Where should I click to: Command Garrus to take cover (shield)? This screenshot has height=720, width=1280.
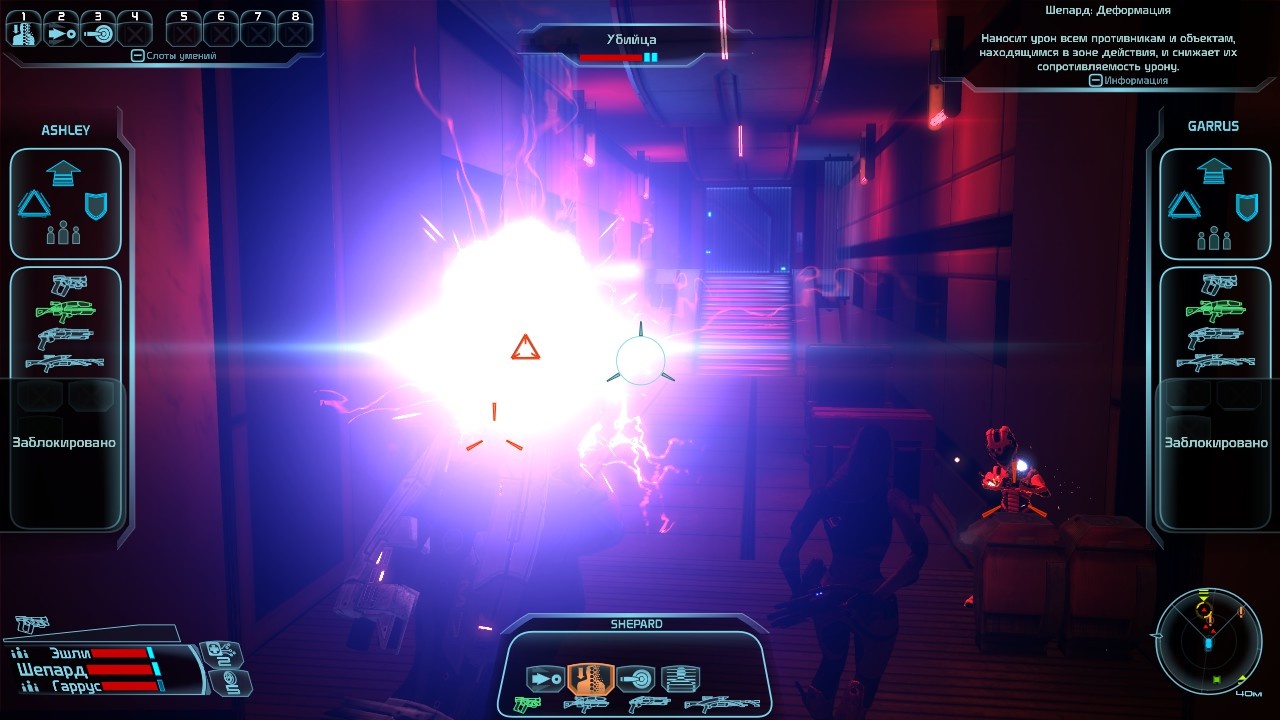point(1245,206)
